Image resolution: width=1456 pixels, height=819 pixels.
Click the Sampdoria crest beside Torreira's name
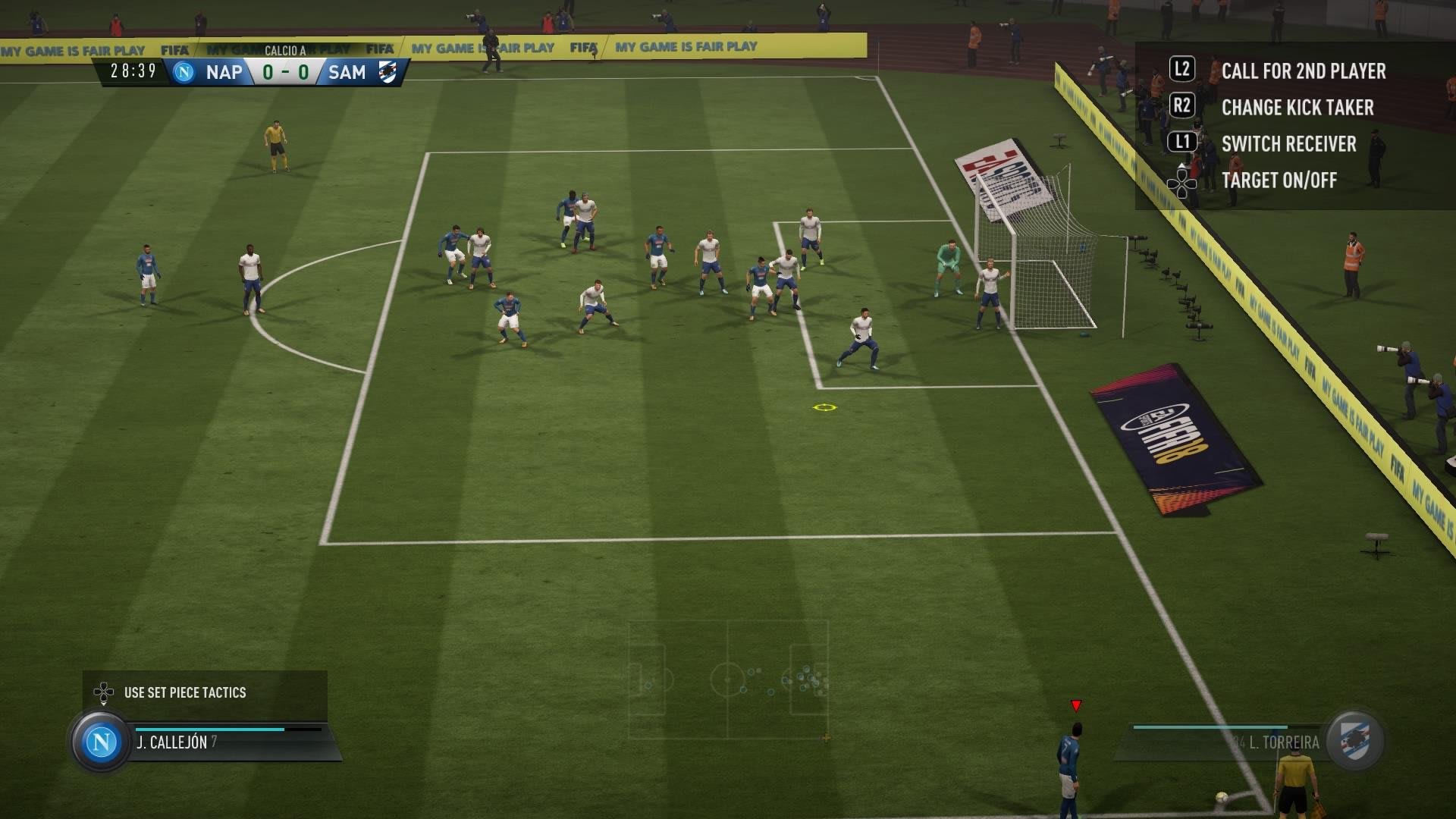click(1355, 741)
